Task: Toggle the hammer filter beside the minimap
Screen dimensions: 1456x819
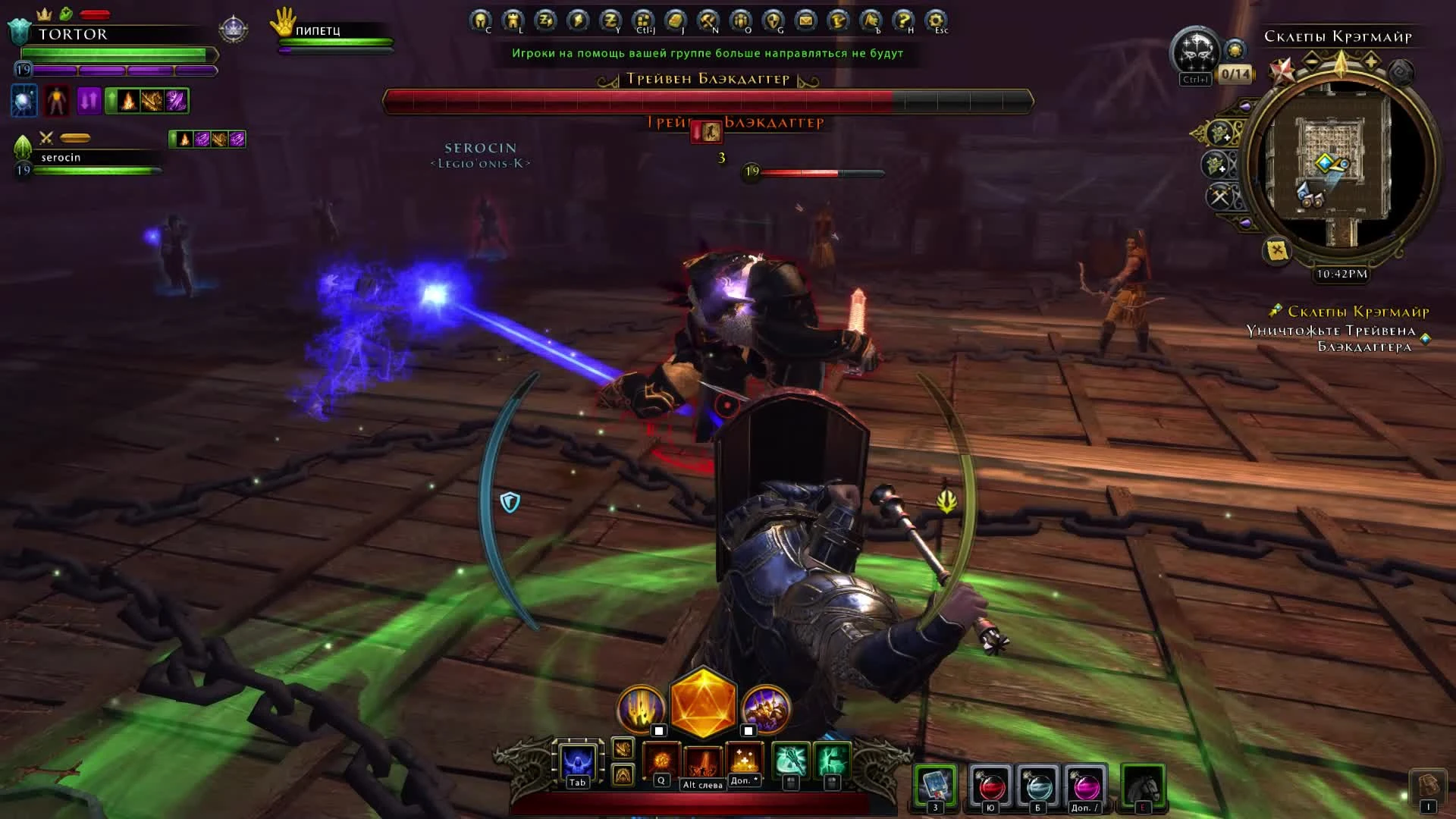Action: (1219, 196)
